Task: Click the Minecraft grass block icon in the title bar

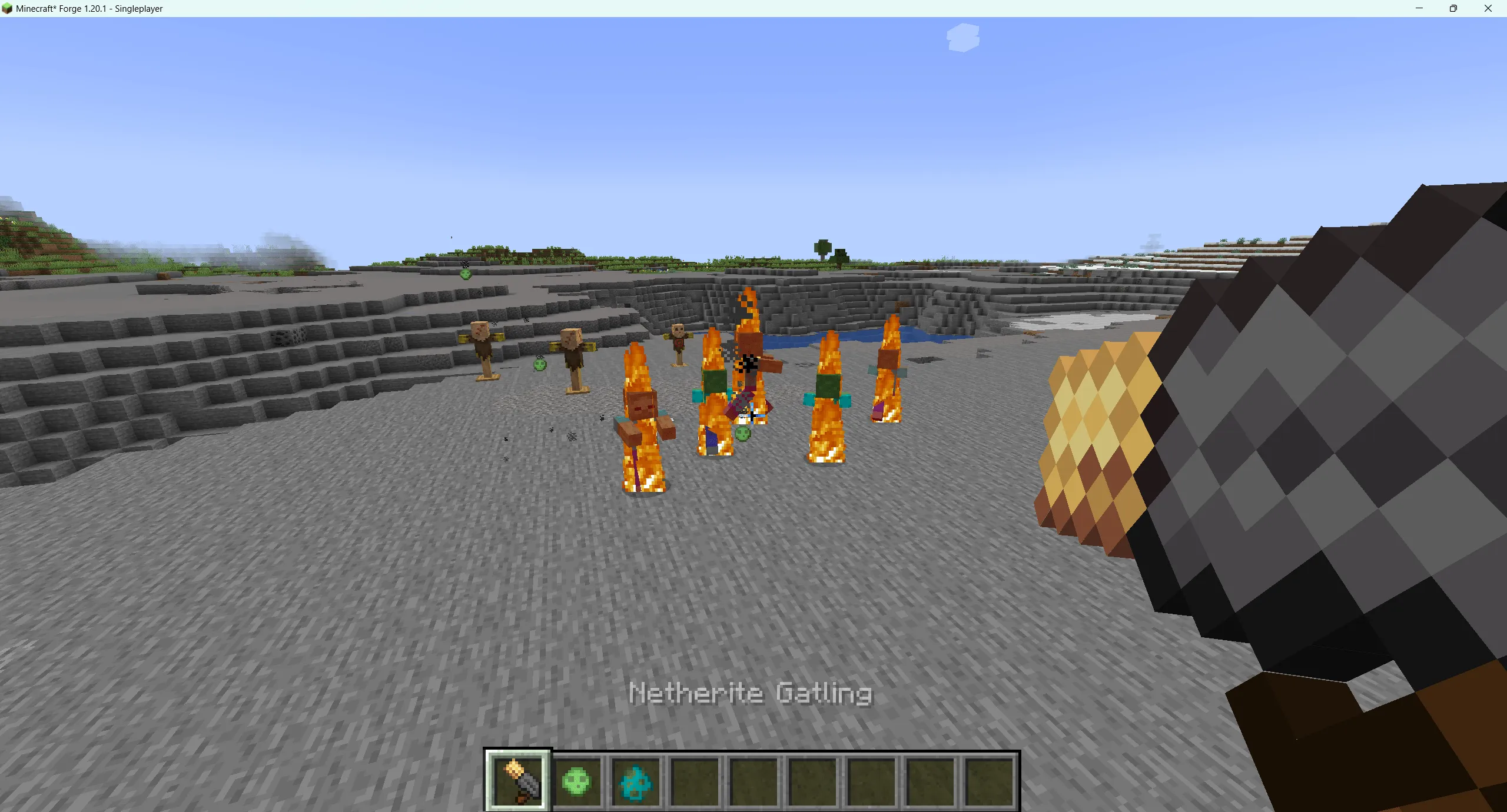Action: tap(9, 8)
